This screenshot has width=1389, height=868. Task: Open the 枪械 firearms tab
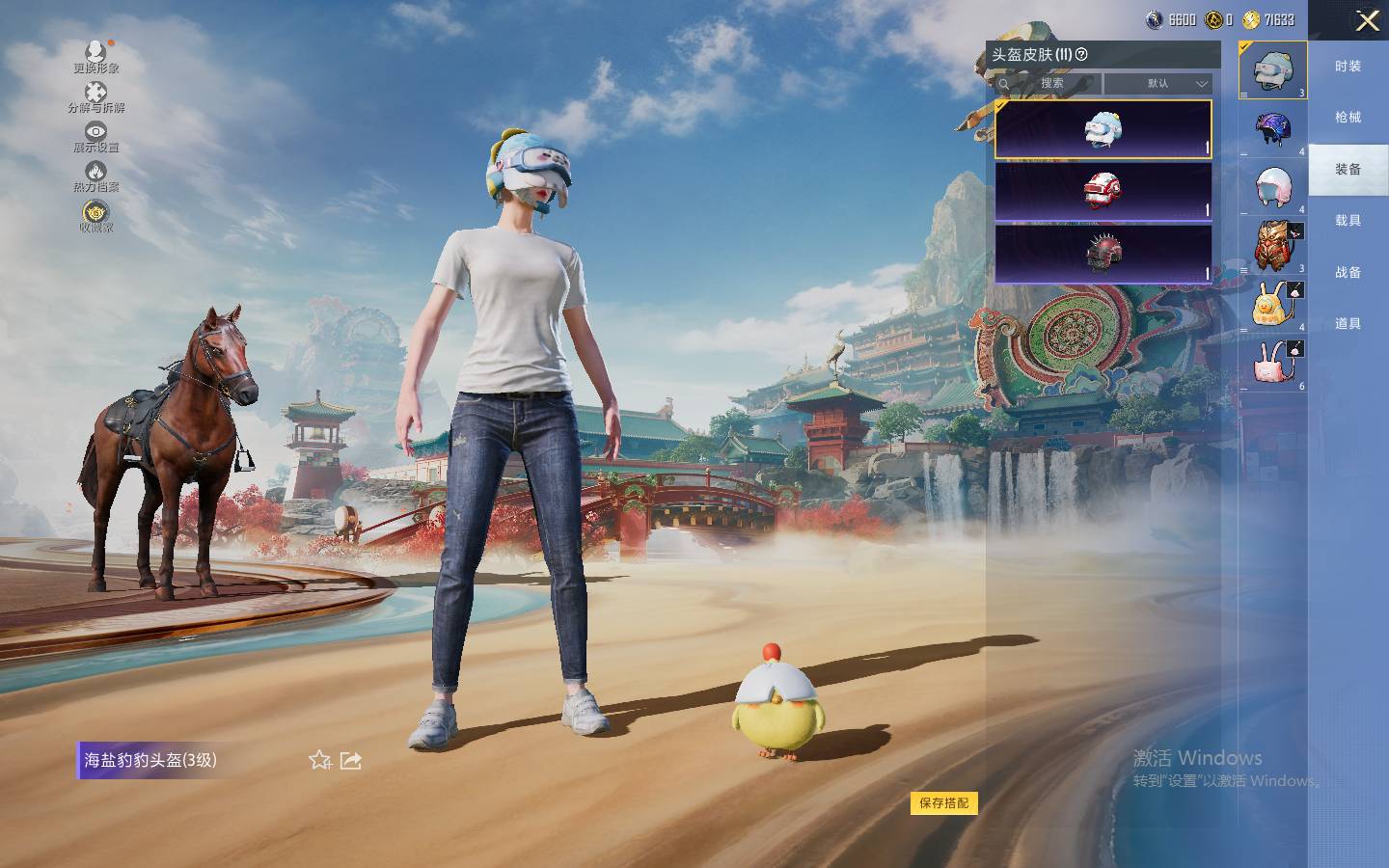[1348, 118]
